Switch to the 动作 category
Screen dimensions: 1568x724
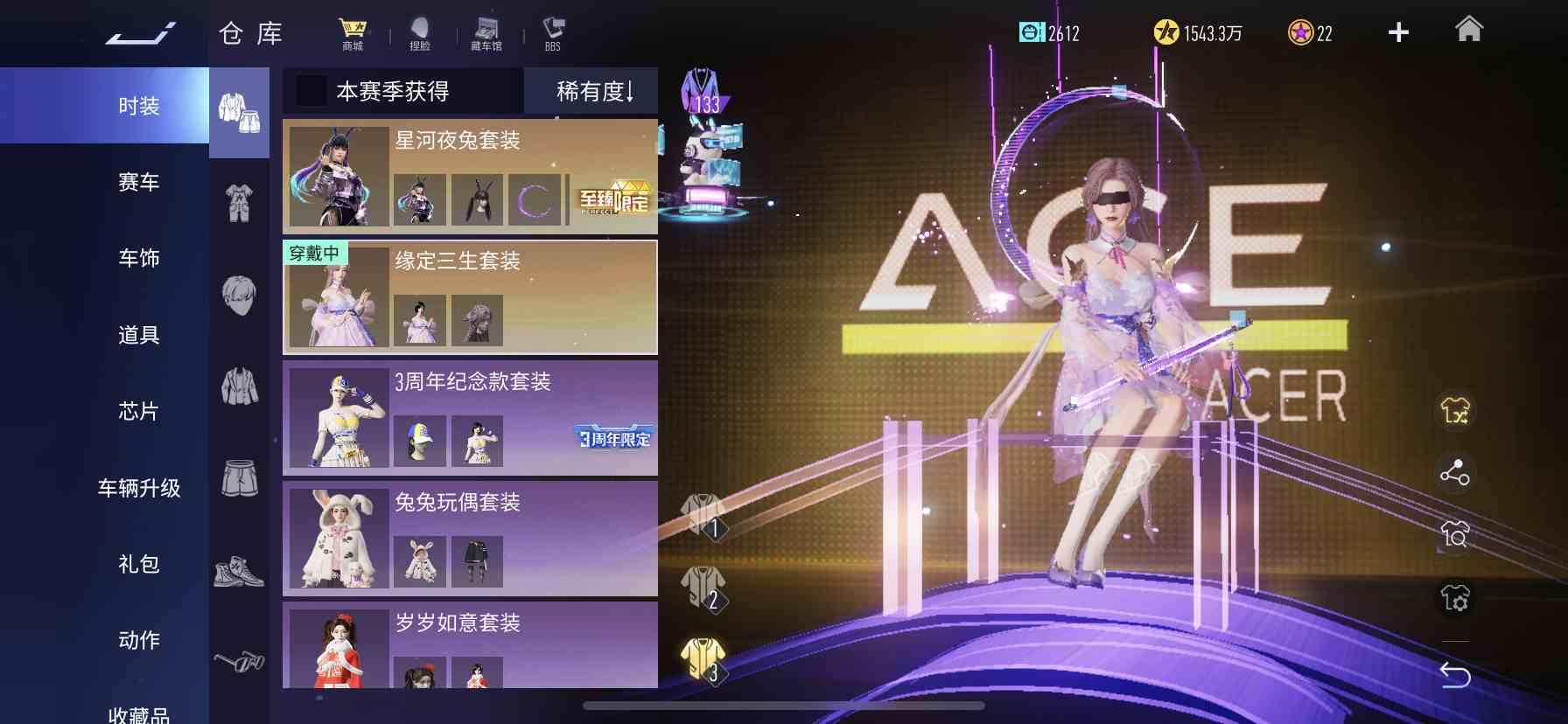(138, 640)
